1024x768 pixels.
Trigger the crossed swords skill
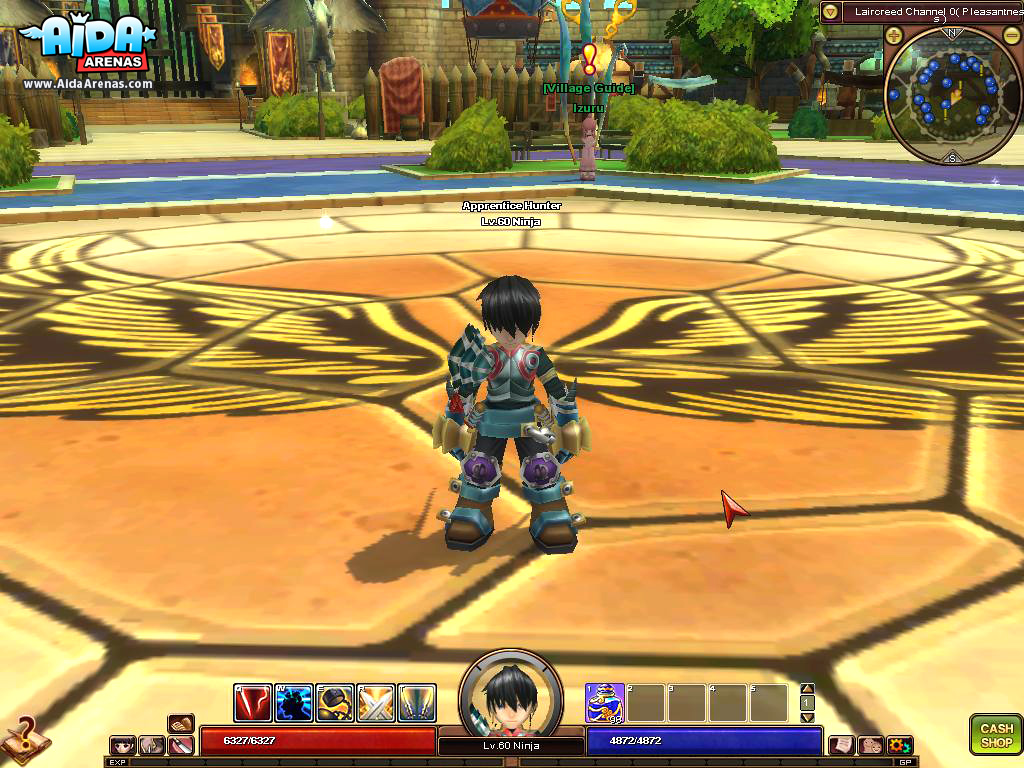click(376, 703)
